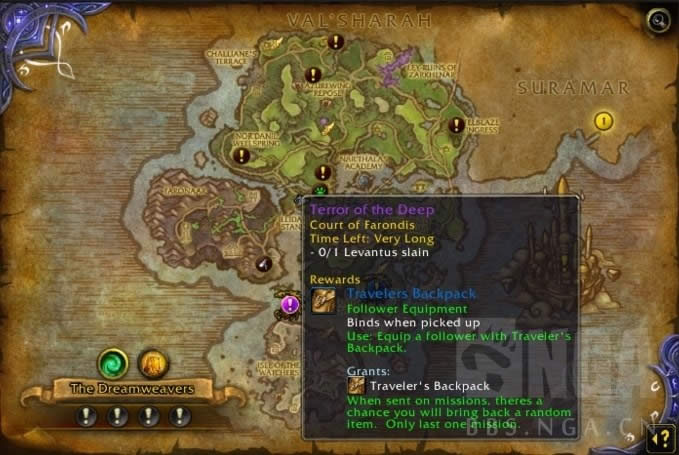Screen dimensions: 679x455
Task: Click the magnifying glass map button
Action: click(658, 20)
